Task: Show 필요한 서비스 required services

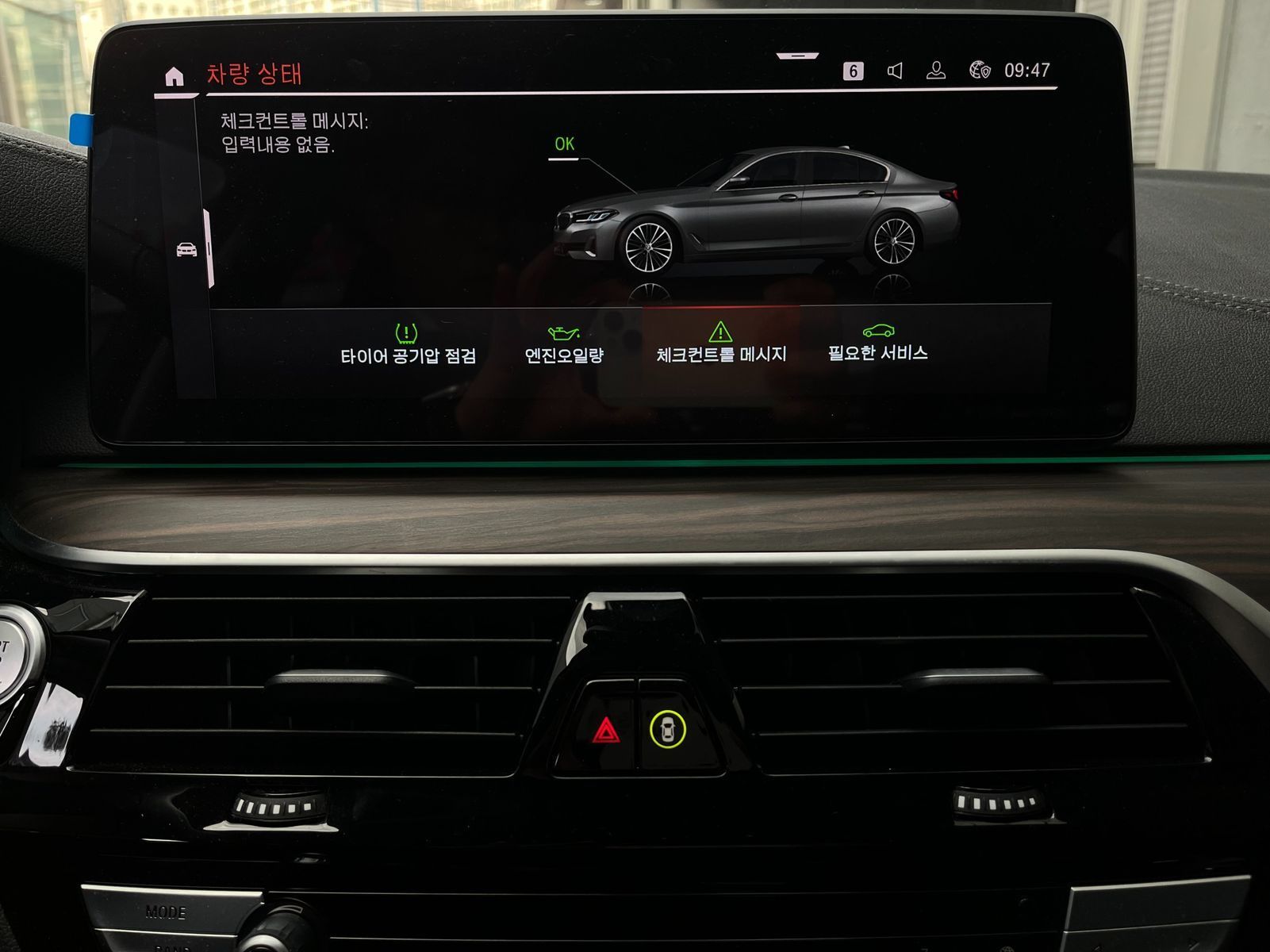Action: pyautogui.click(x=877, y=343)
